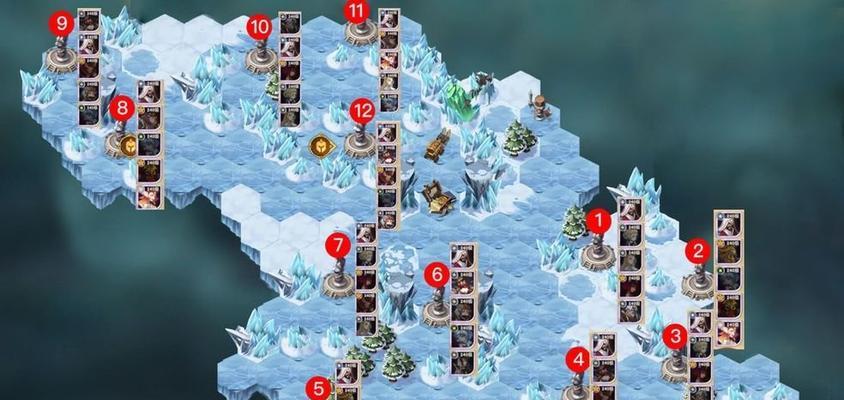The image size is (844, 400).
Task: Click the red marker numbered 3
Action: (677, 336)
